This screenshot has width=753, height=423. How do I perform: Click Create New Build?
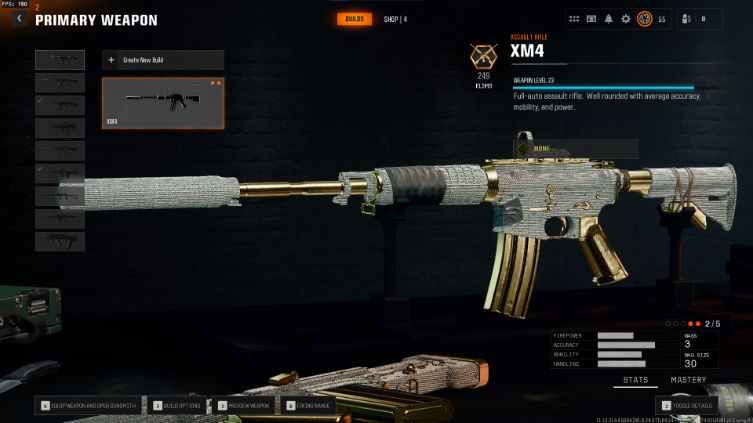click(x=162, y=60)
